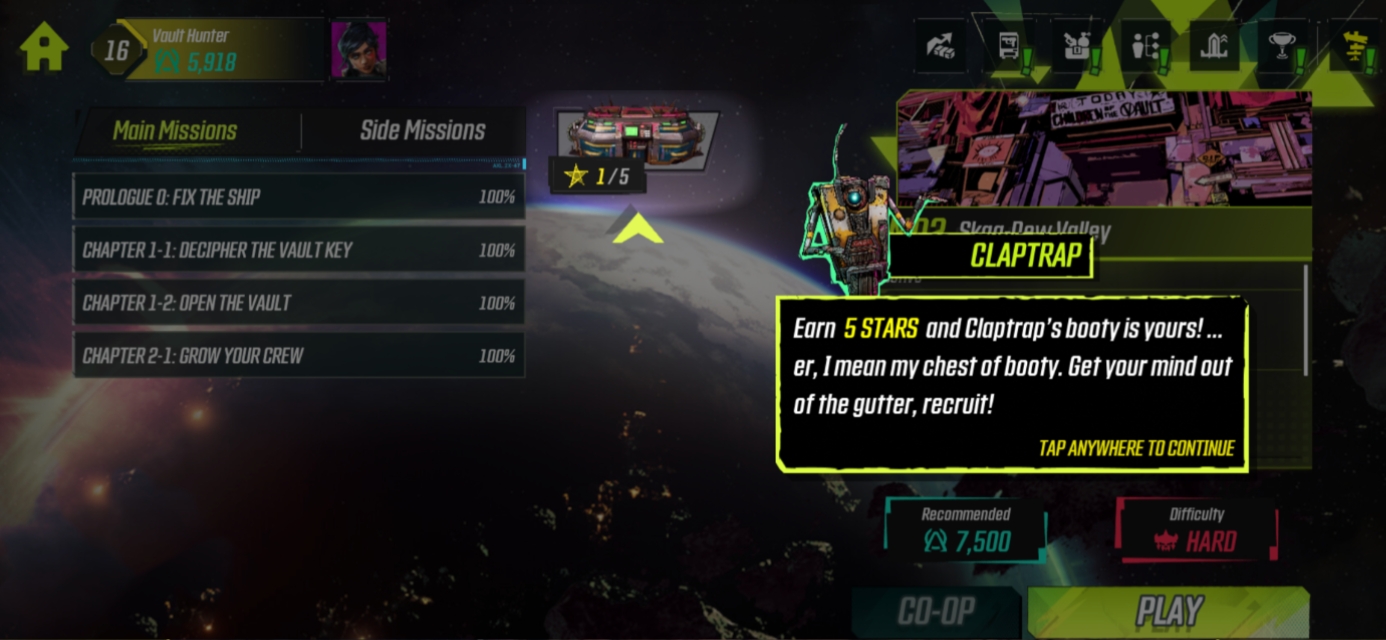Open the gun vending machine shop
1386x640 pixels.
click(x=1008, y=47)
